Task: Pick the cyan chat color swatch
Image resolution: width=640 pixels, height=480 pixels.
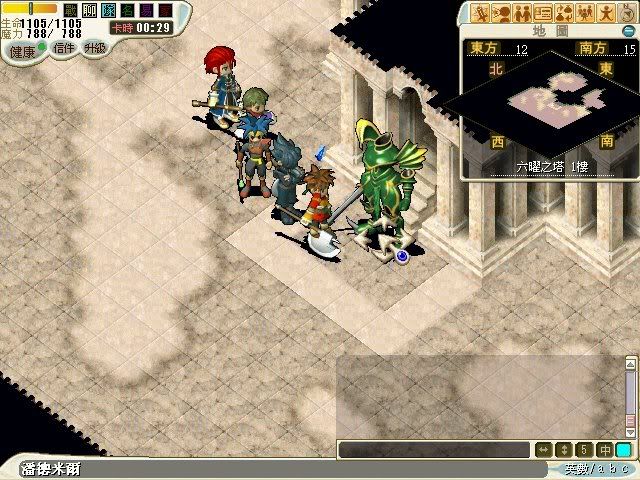Action: [x=623, y=450]
